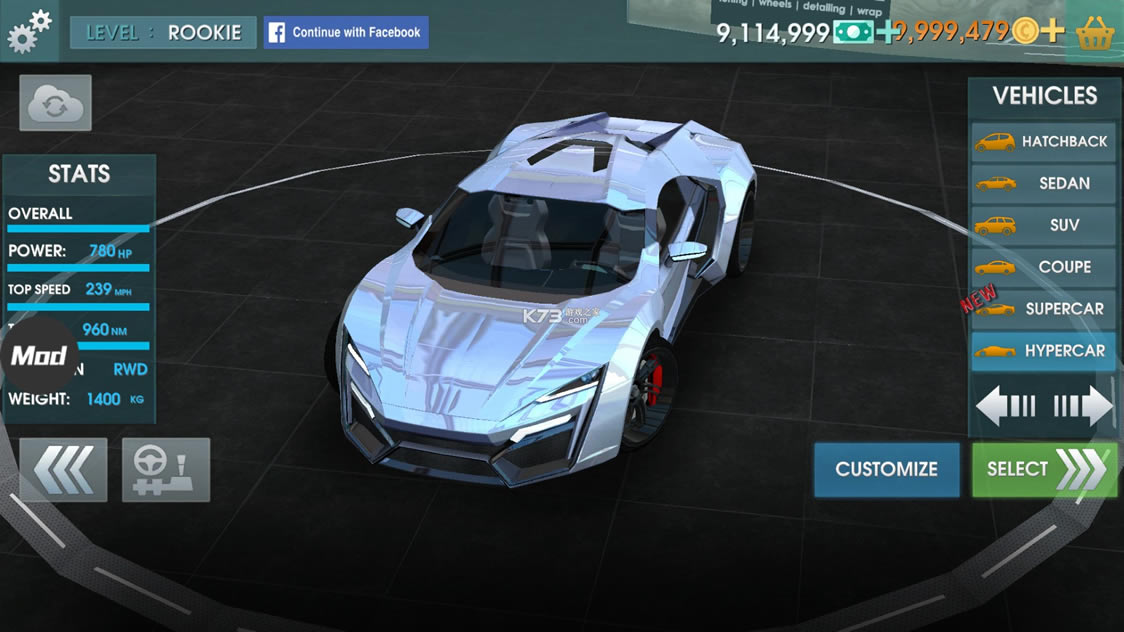Switch to the Sedan category
The width and height of the screenshot is (1124, 632).
pos(1044,184)
